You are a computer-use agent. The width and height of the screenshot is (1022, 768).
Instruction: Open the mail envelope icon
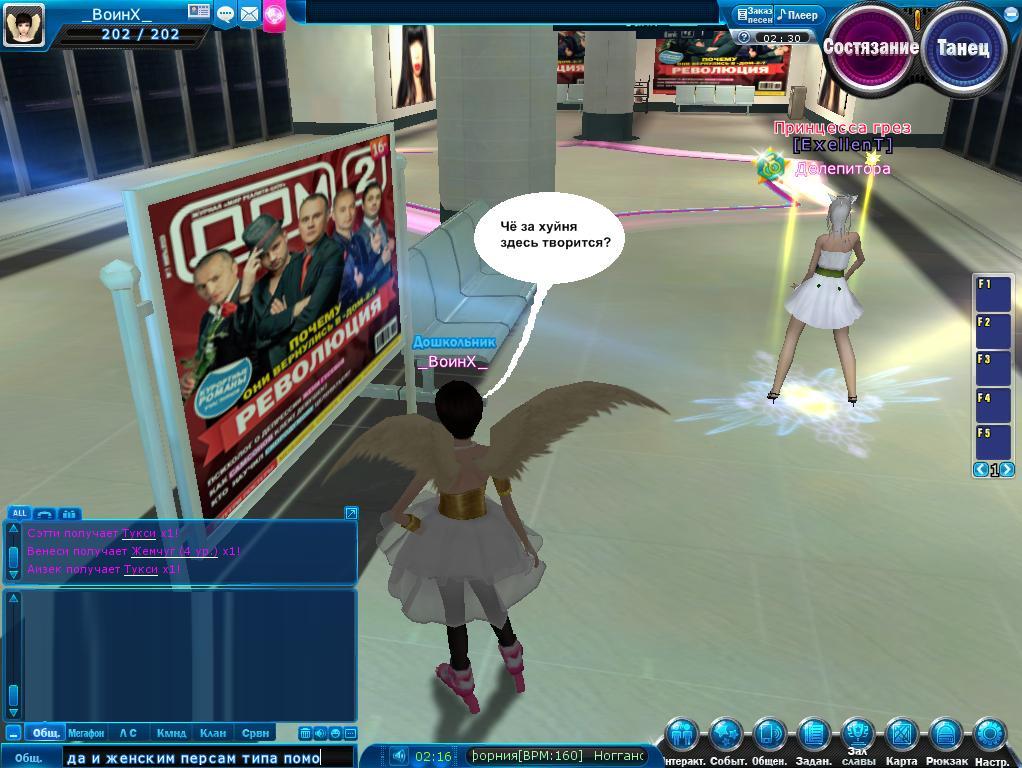point(249,14)
